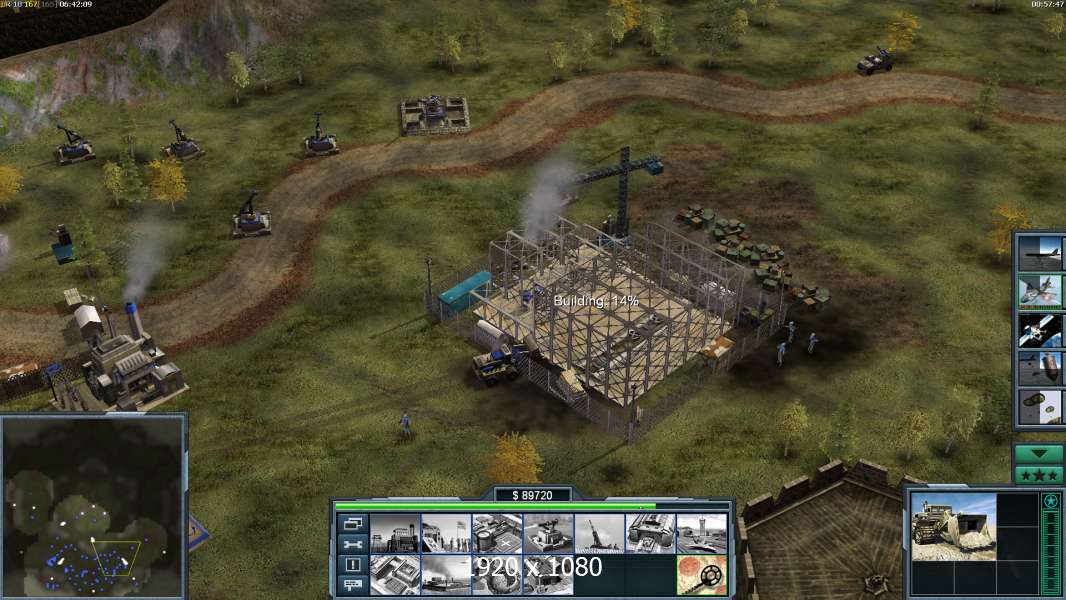Open the overlapping windows button in command bar
This screenshot has height=600, width=1066.
(351, 523)
